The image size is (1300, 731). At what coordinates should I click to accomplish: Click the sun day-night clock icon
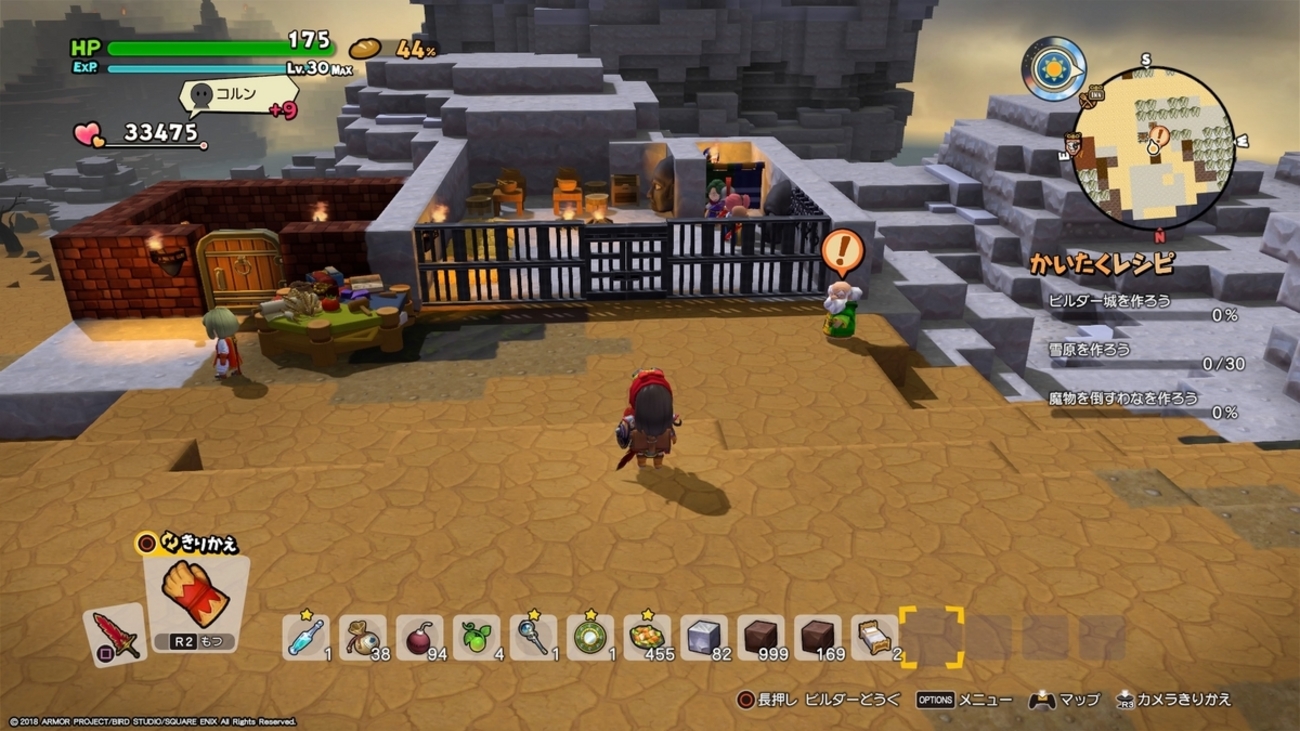pyautogui.click(x=1054, y=69)
